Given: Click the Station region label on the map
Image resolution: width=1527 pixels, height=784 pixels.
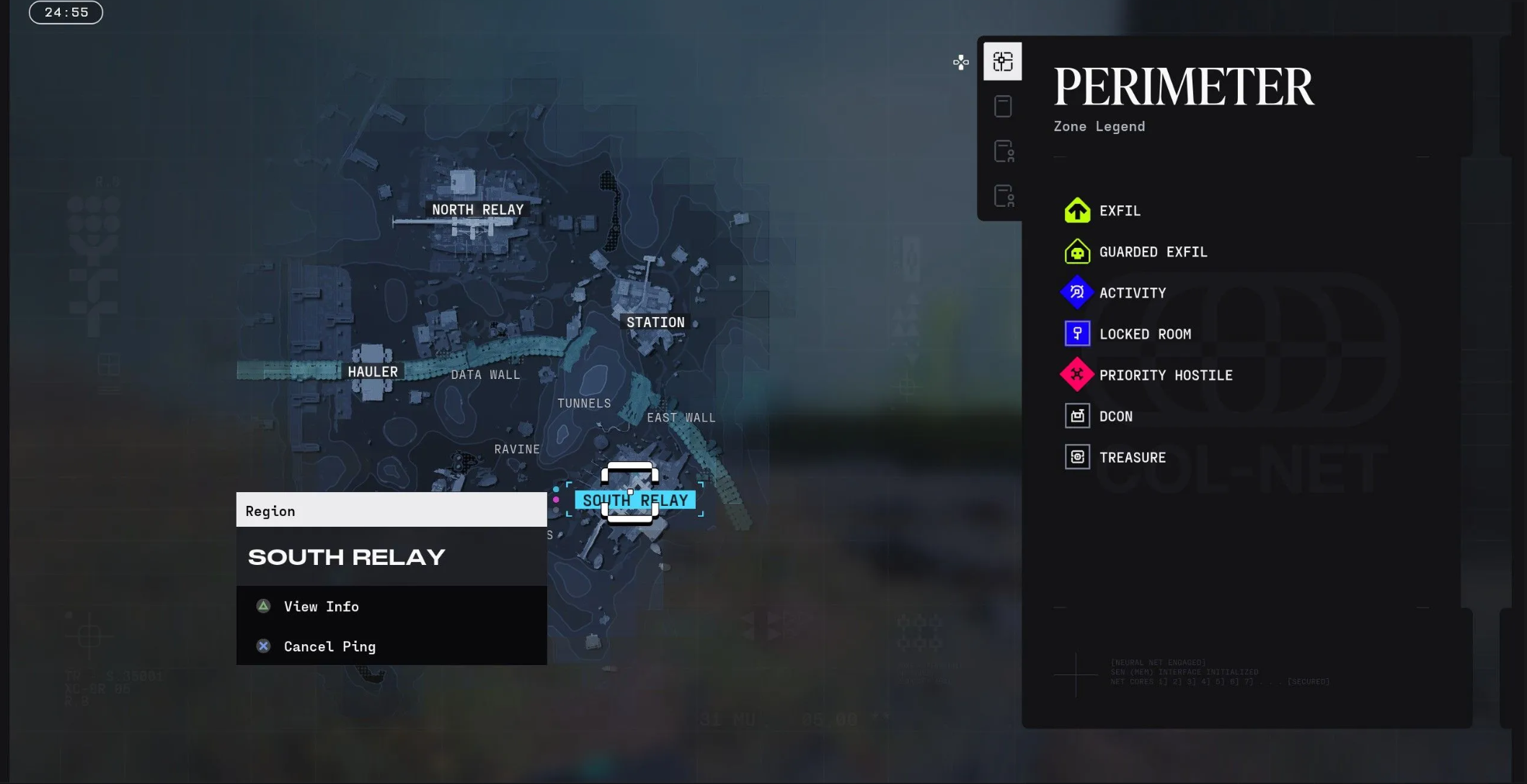Looking at the screenshot, I should 655,322.
